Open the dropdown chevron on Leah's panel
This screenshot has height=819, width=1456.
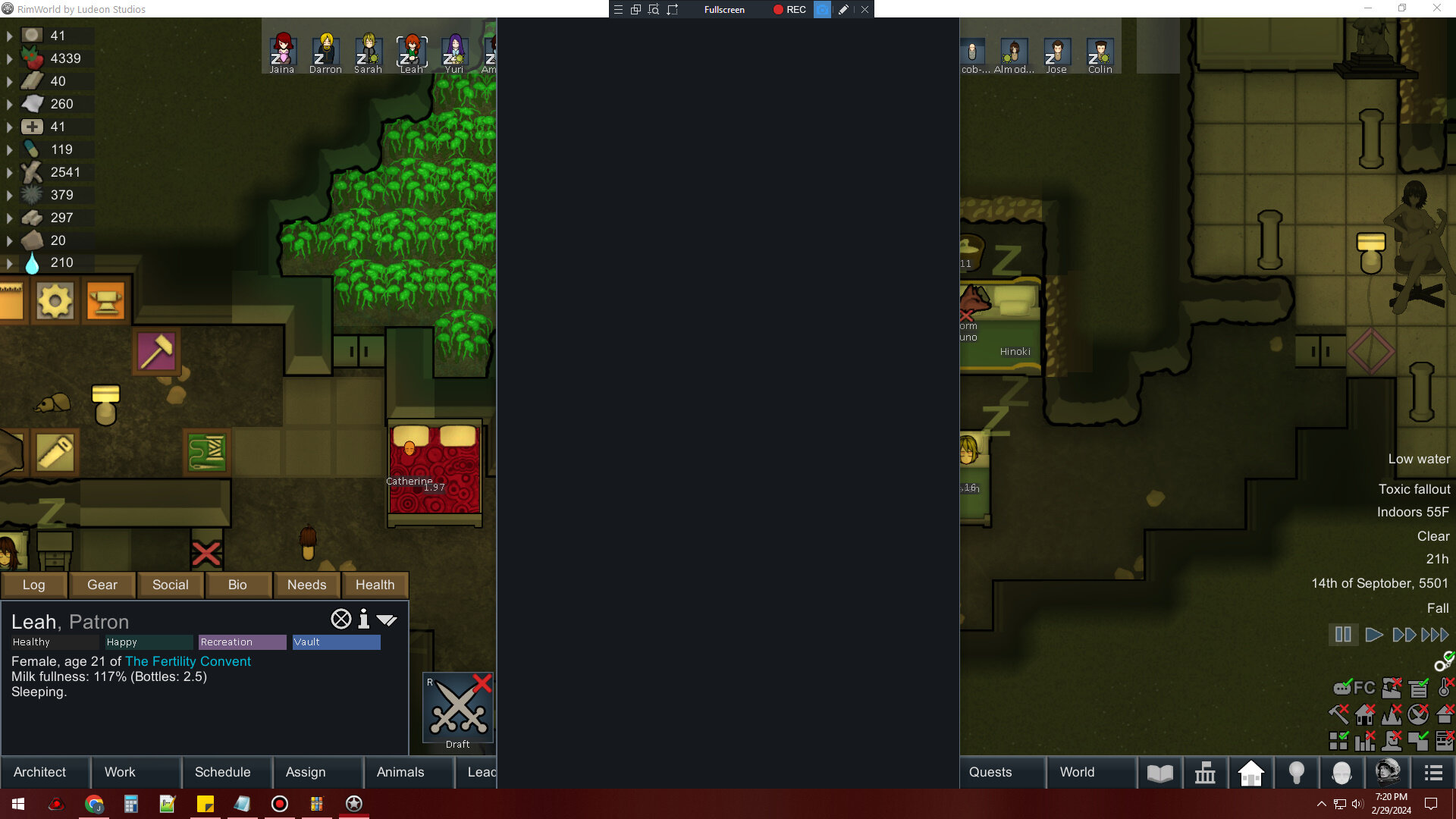point(388,620)
